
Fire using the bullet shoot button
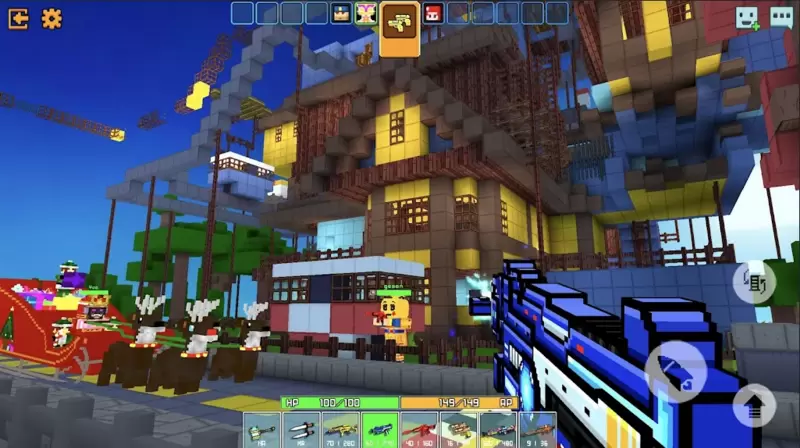(x=674, y=371)
